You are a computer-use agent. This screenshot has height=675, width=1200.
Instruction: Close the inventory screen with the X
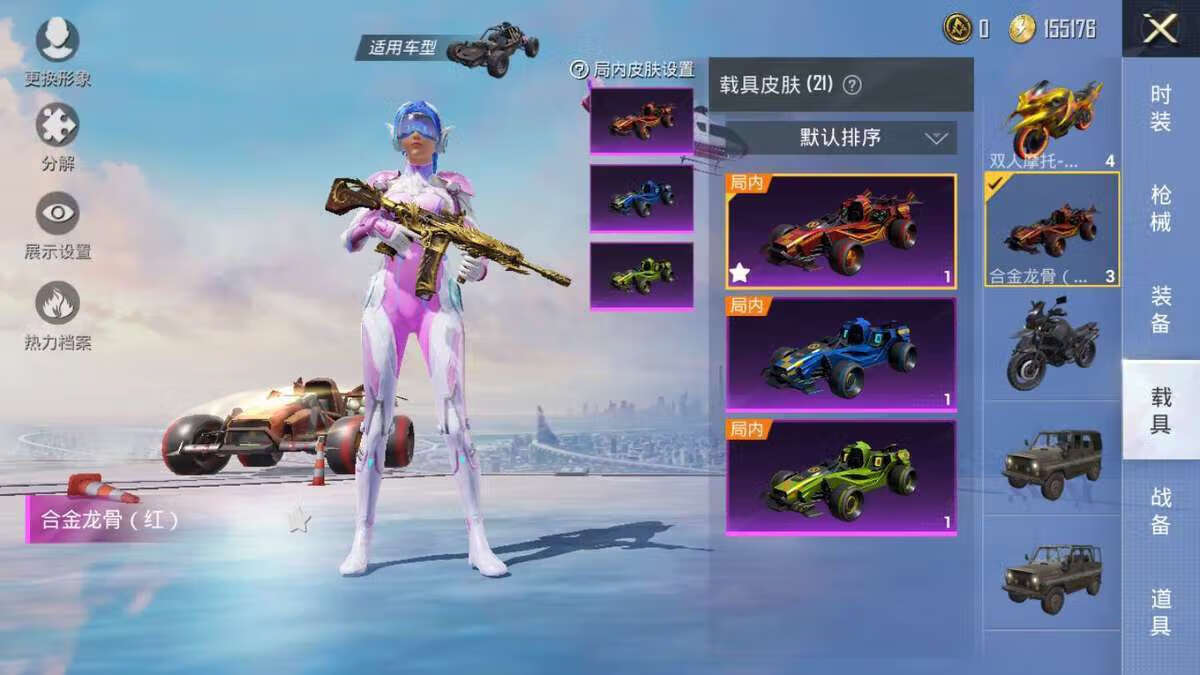click(1159, 29)
